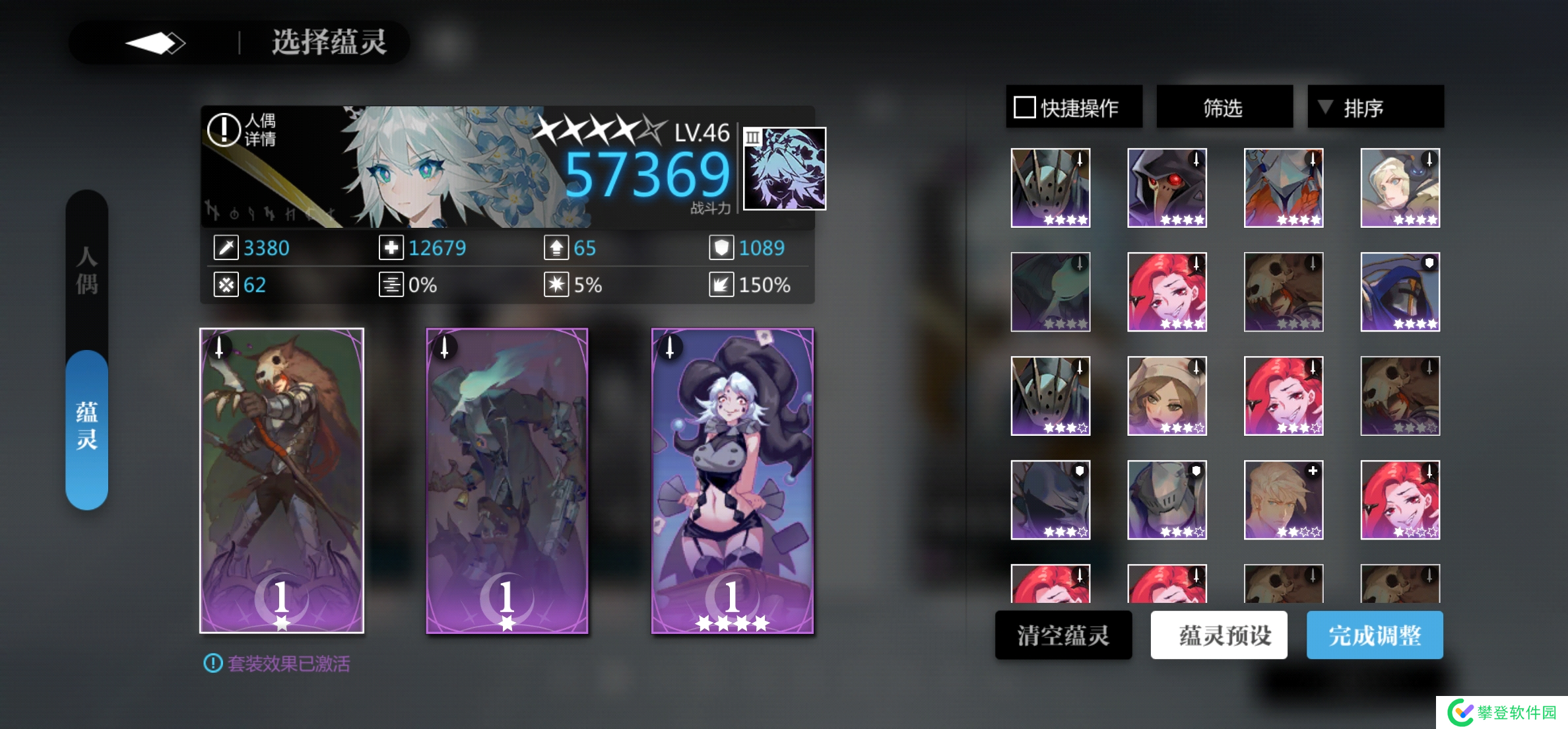Click the doll silhouette portrait thumbnail
Screen dimensions: 1568x729
click(x=785, y=168)
